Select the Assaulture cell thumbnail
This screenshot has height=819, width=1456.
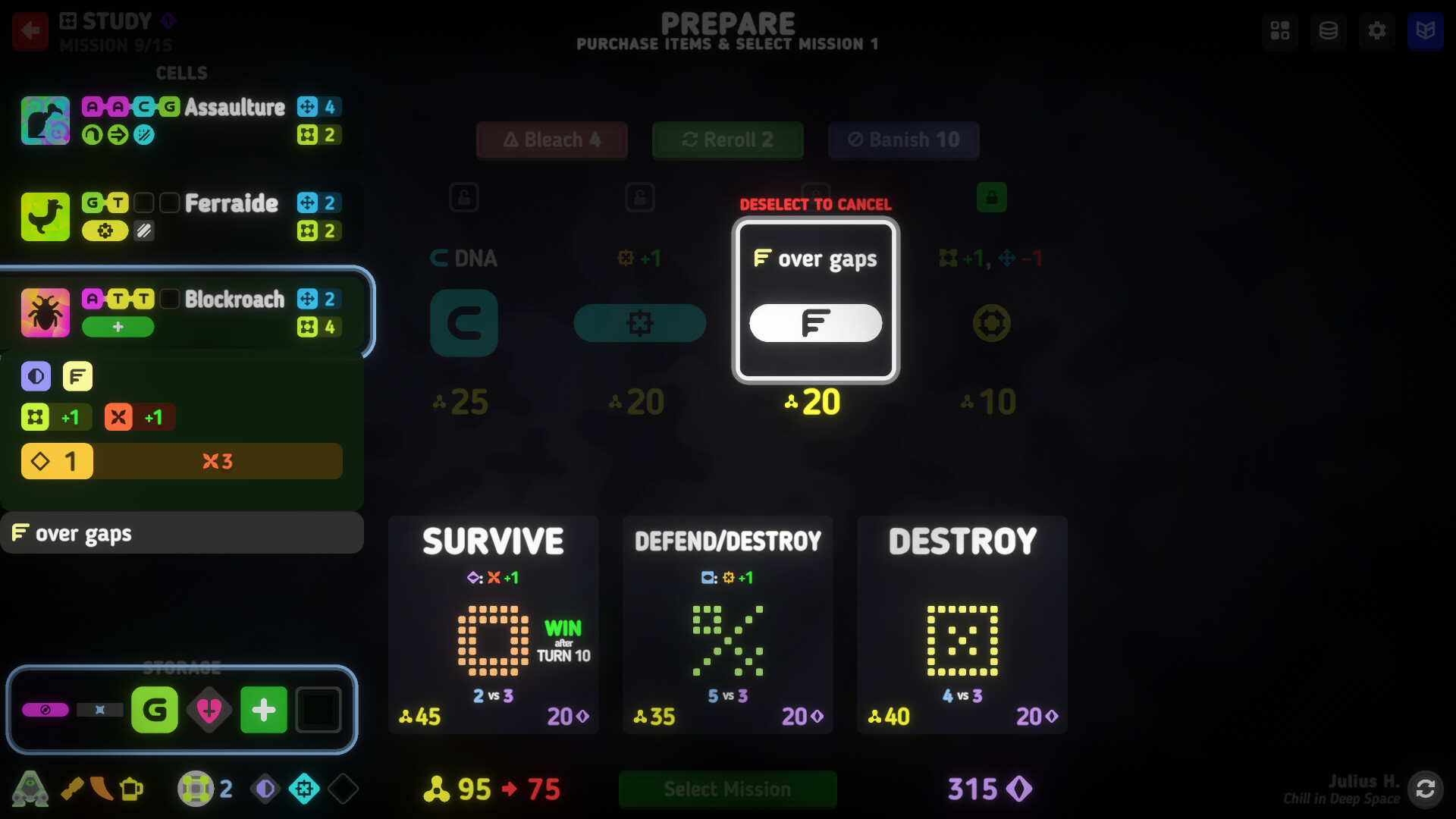click(x=45, y=120)
